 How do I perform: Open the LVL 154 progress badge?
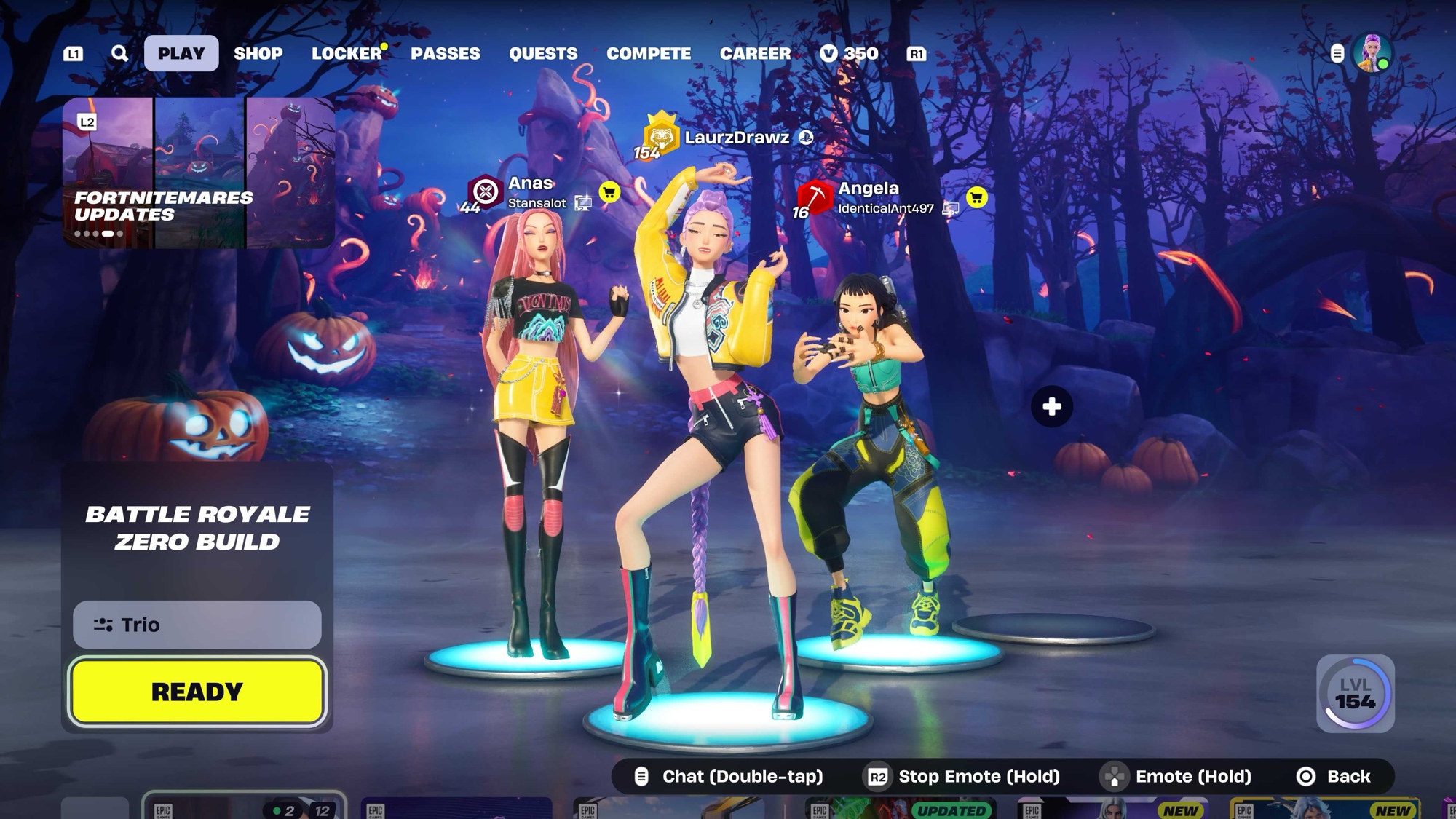1355,693
